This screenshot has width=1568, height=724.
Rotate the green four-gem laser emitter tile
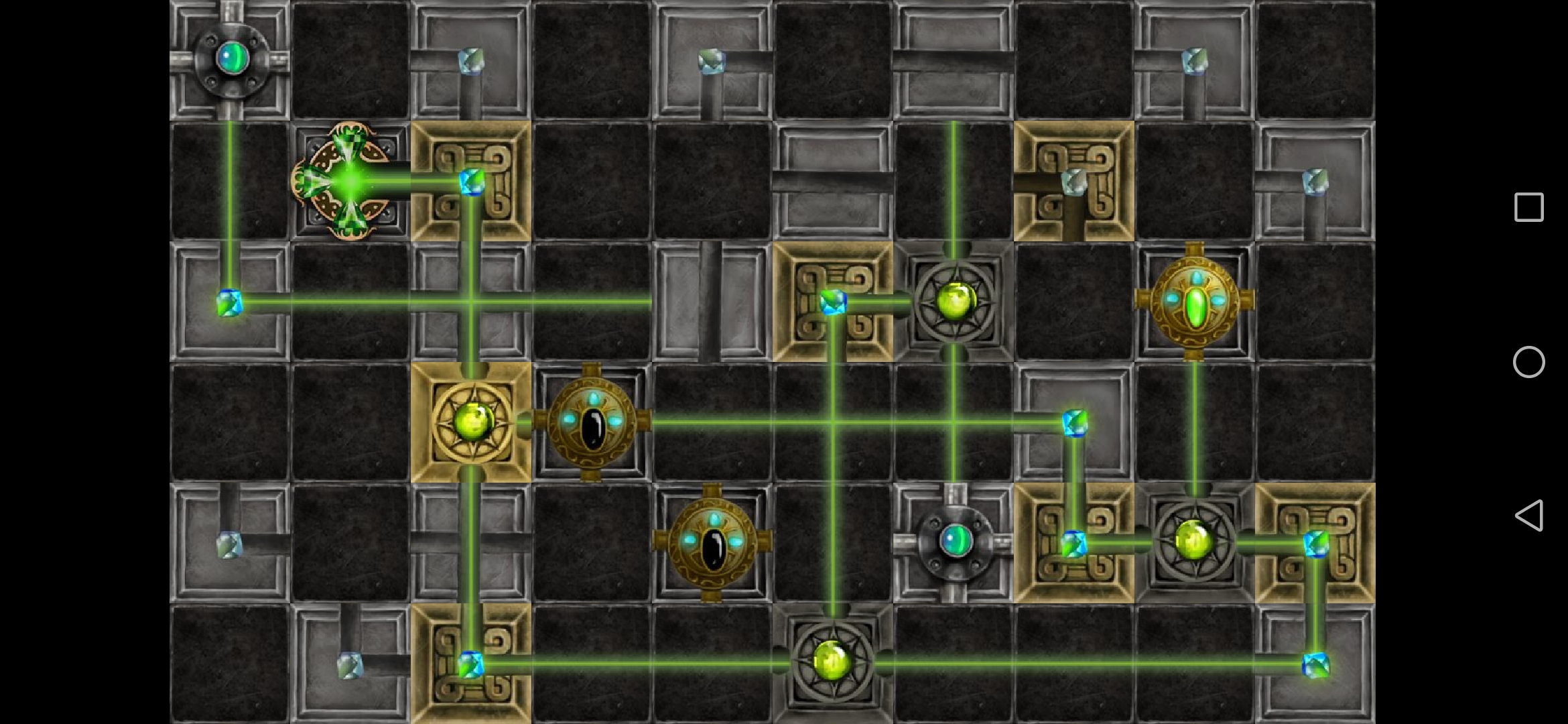[x=350, y=181]
